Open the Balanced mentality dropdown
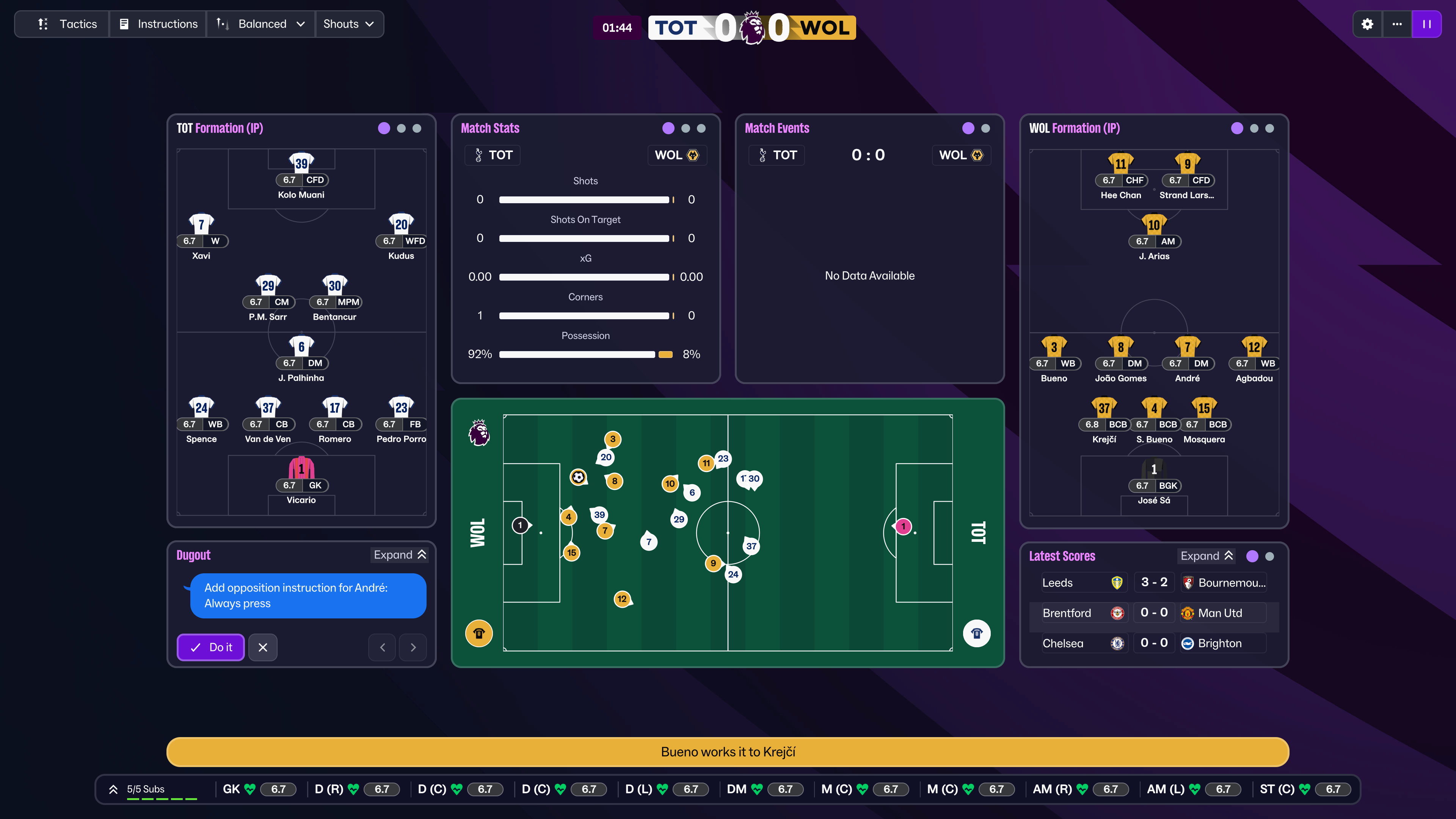1456x819 pixels. [x=260, y=24]
